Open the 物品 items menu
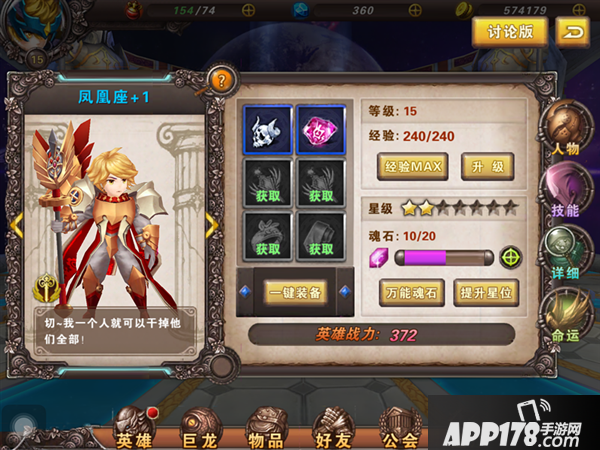Image resolution: width=600 pixels, height=450 pixels. point(265,427)
